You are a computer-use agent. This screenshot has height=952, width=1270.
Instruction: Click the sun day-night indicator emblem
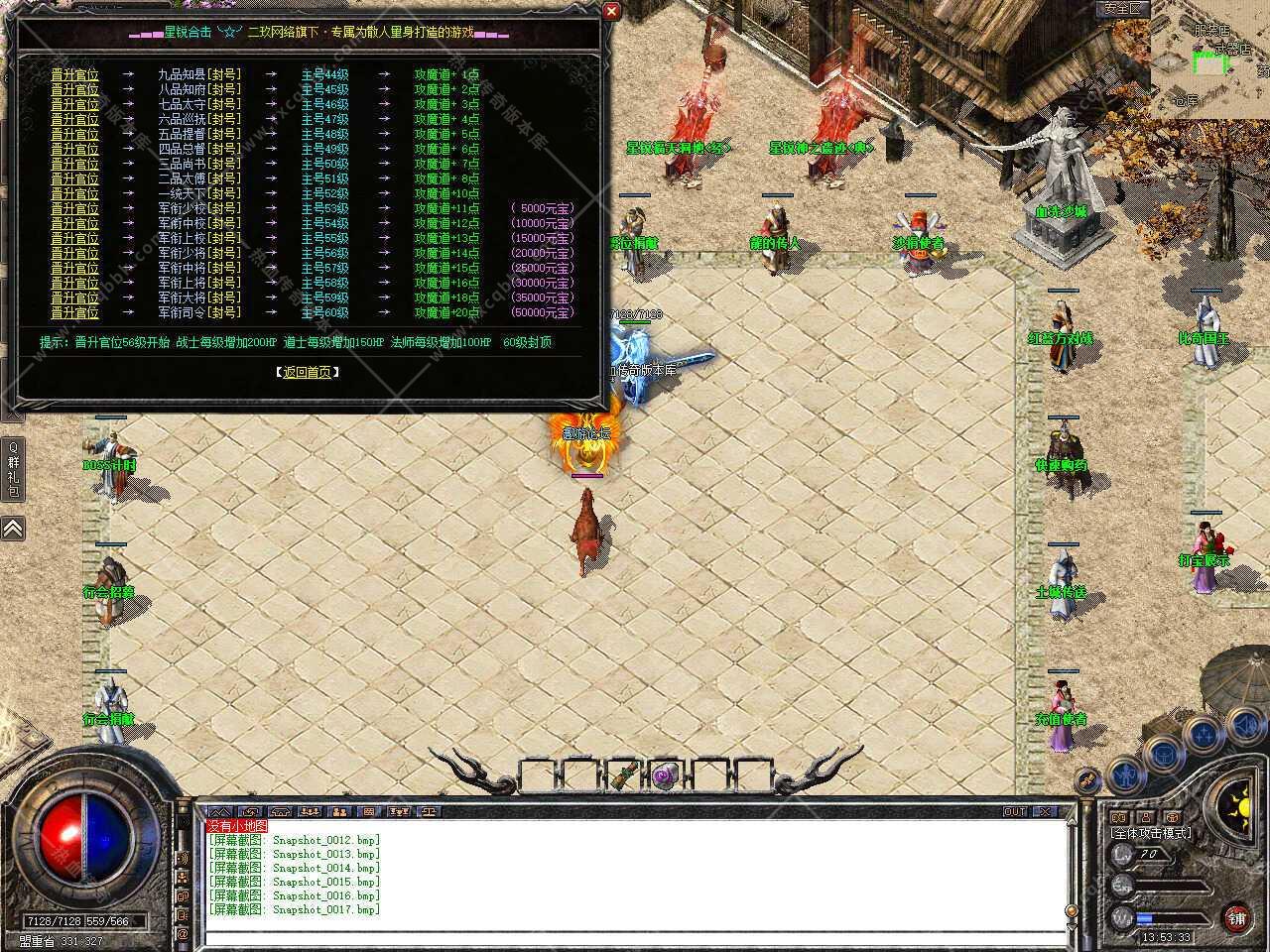click(1243, 808)
